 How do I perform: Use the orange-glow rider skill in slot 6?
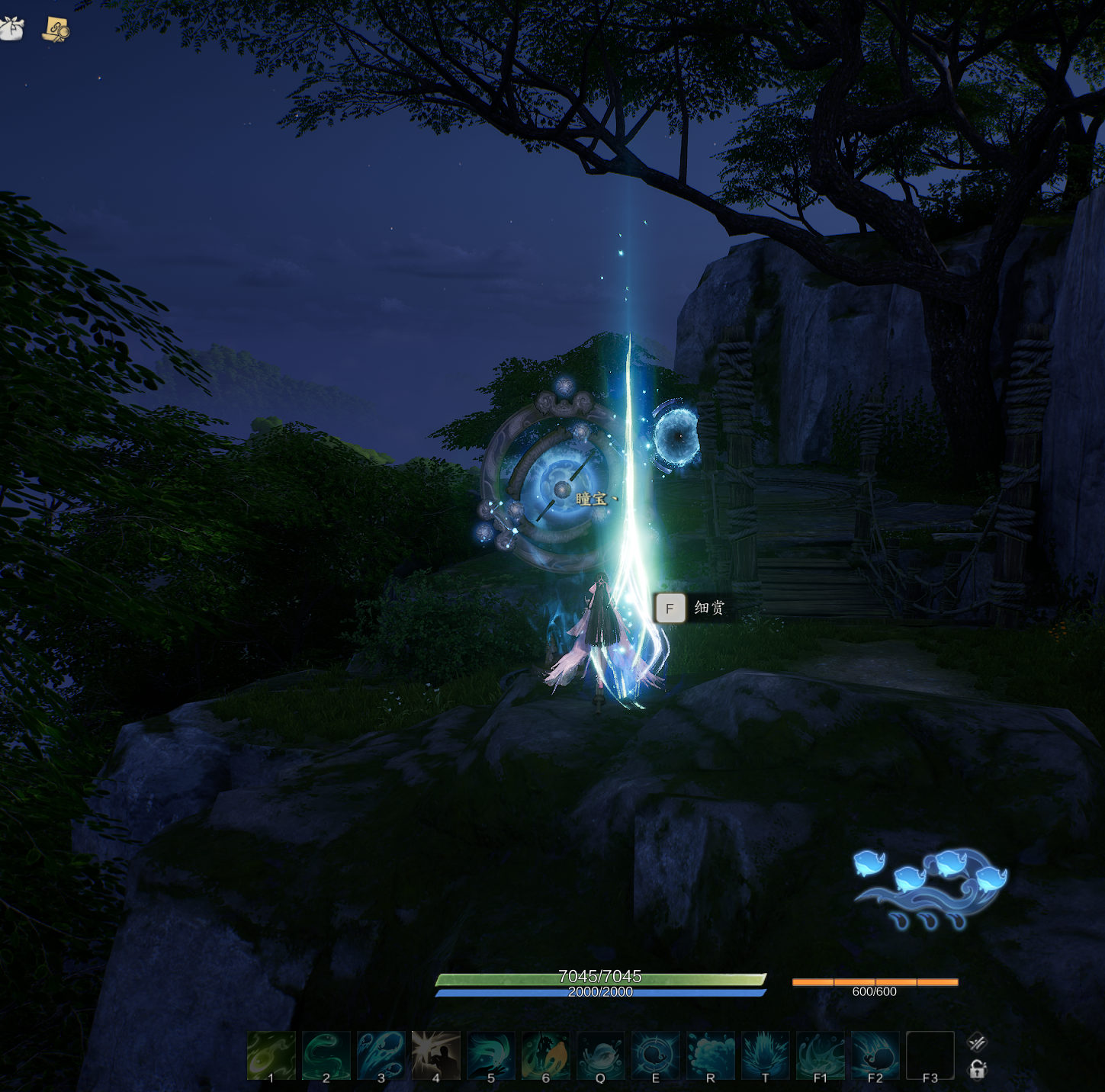click(x=545, y=1055)
